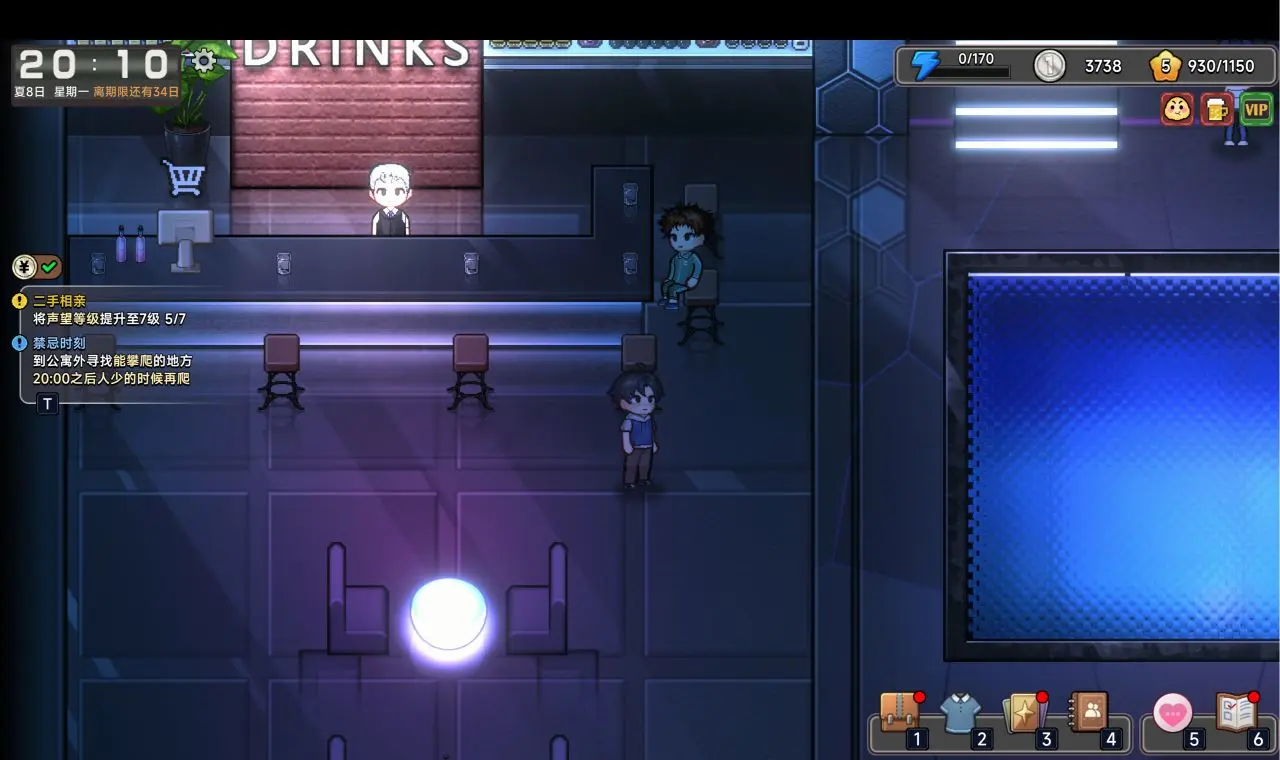The image size is (1280, 760).
Task: Click the gold star reputation level badge
Action: pos(1165,66)
